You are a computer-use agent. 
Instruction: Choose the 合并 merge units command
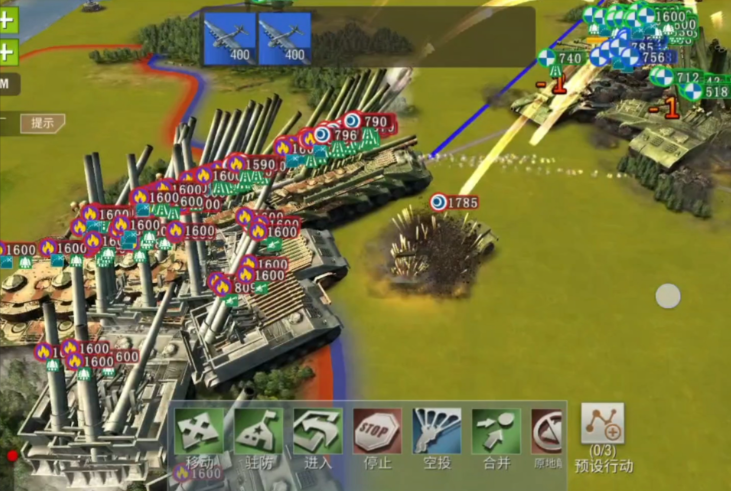click(x=496, y=433)
